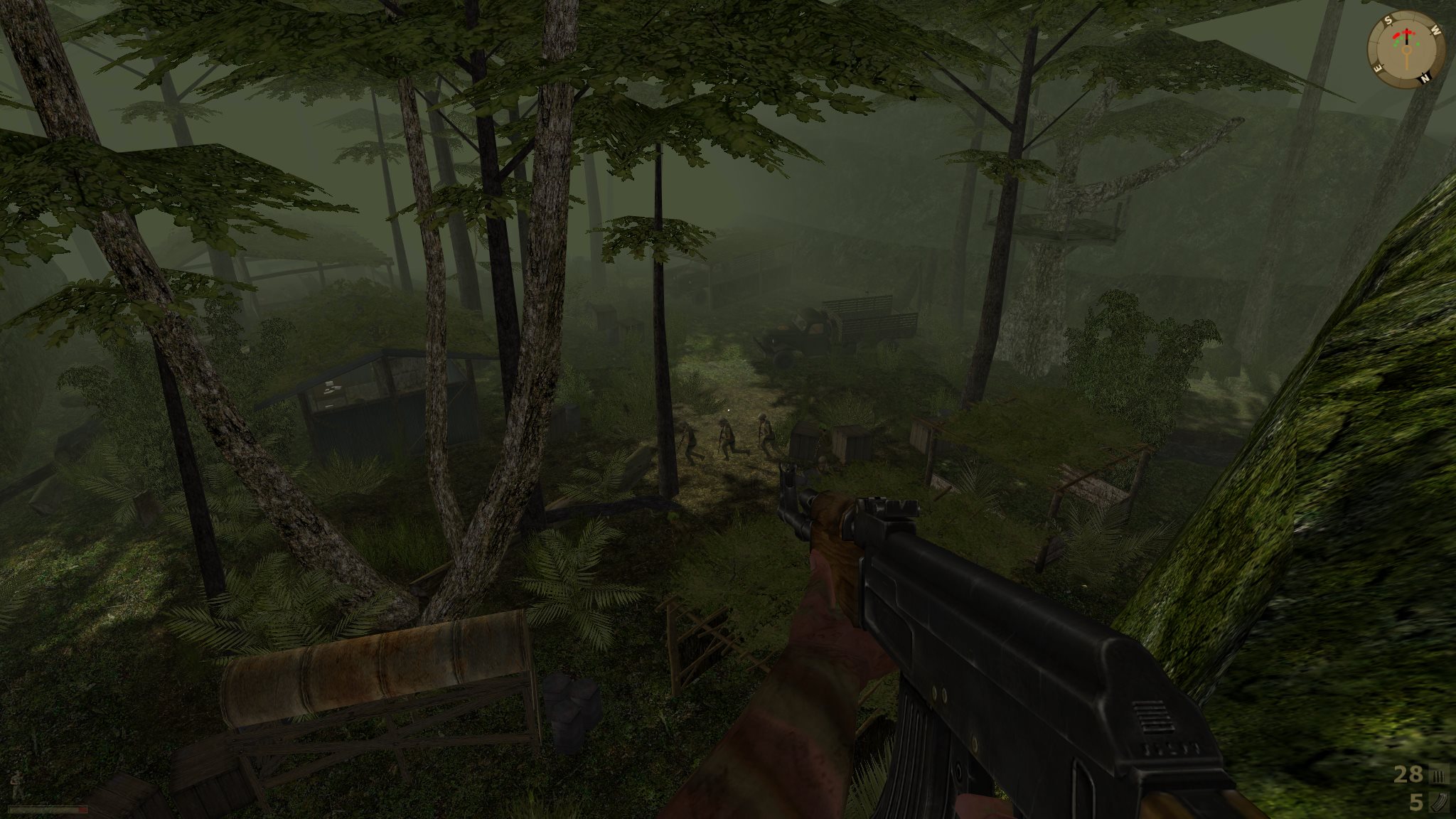Image resolution: width=1456 pixels, height=819 pixels.
Task: Click the reserve magazine count showing 5
Action: click(x=1416, y=802)
